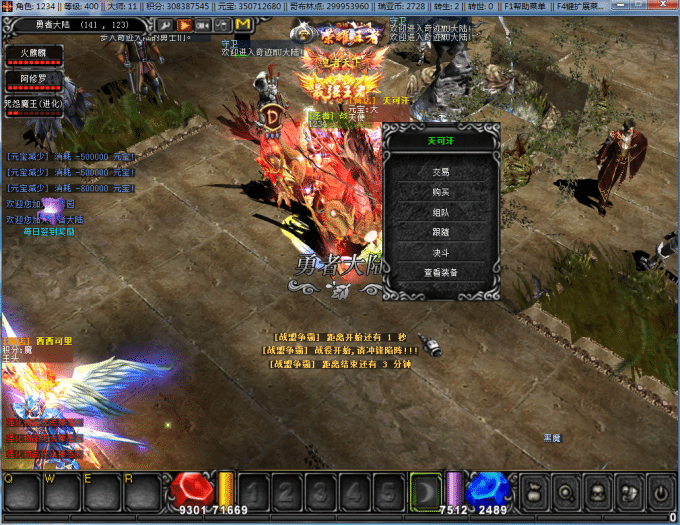Open the bag icon in bottom bar
This screenshot has width=680, height=525.
point(531,492)
